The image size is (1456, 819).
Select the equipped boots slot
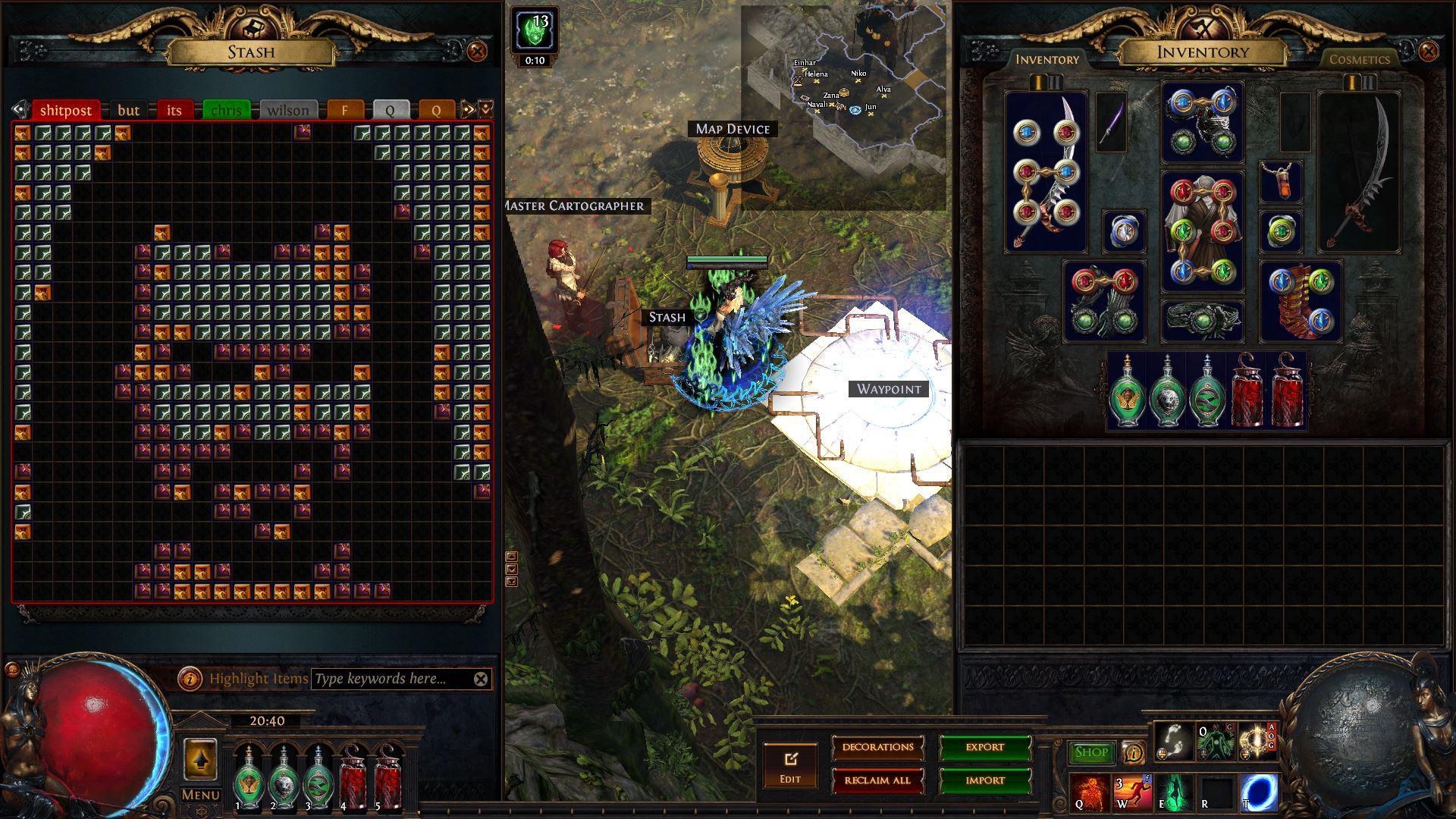tap(1301, 301)
